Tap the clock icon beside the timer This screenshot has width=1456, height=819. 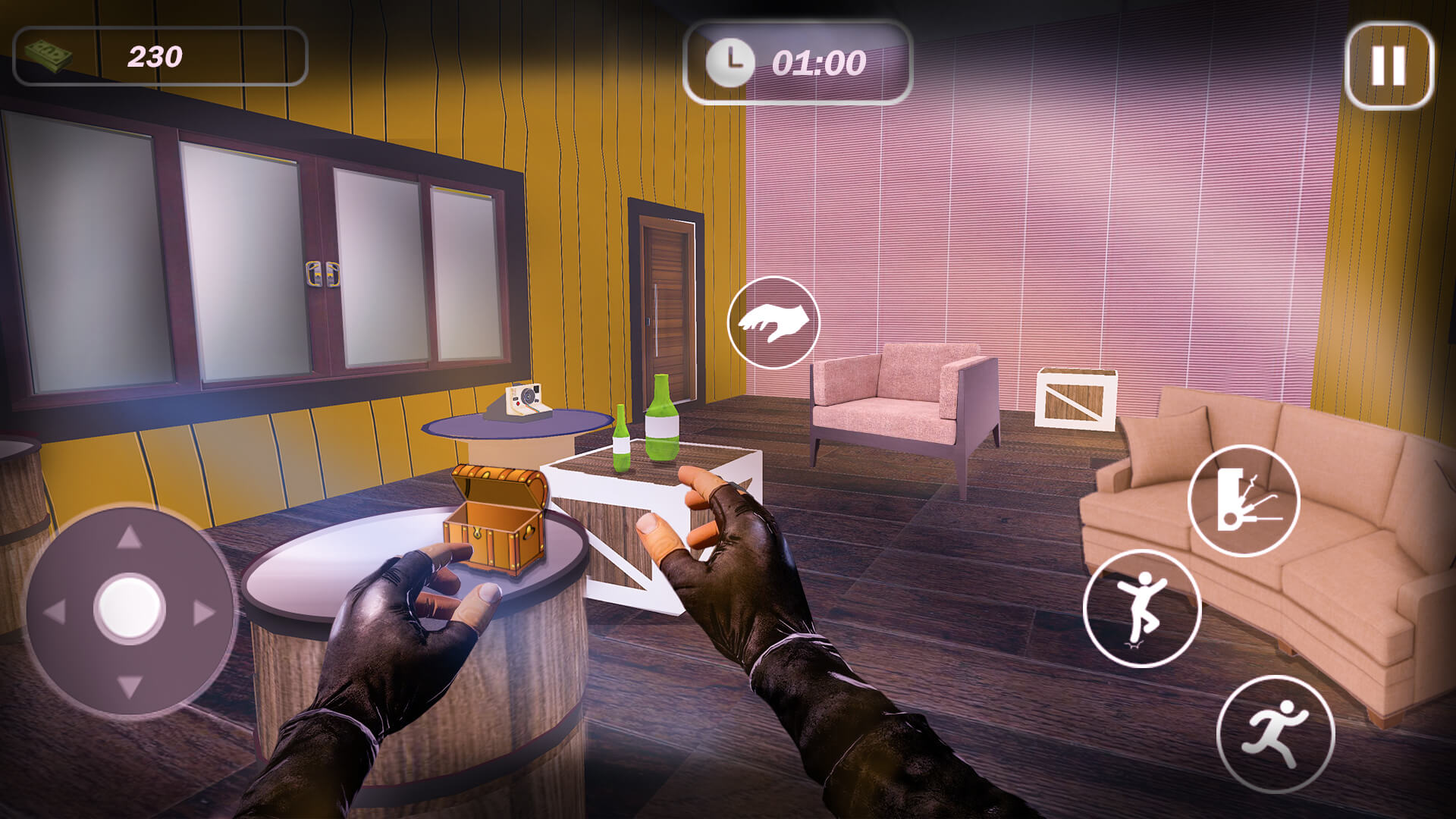coord(730,64)
